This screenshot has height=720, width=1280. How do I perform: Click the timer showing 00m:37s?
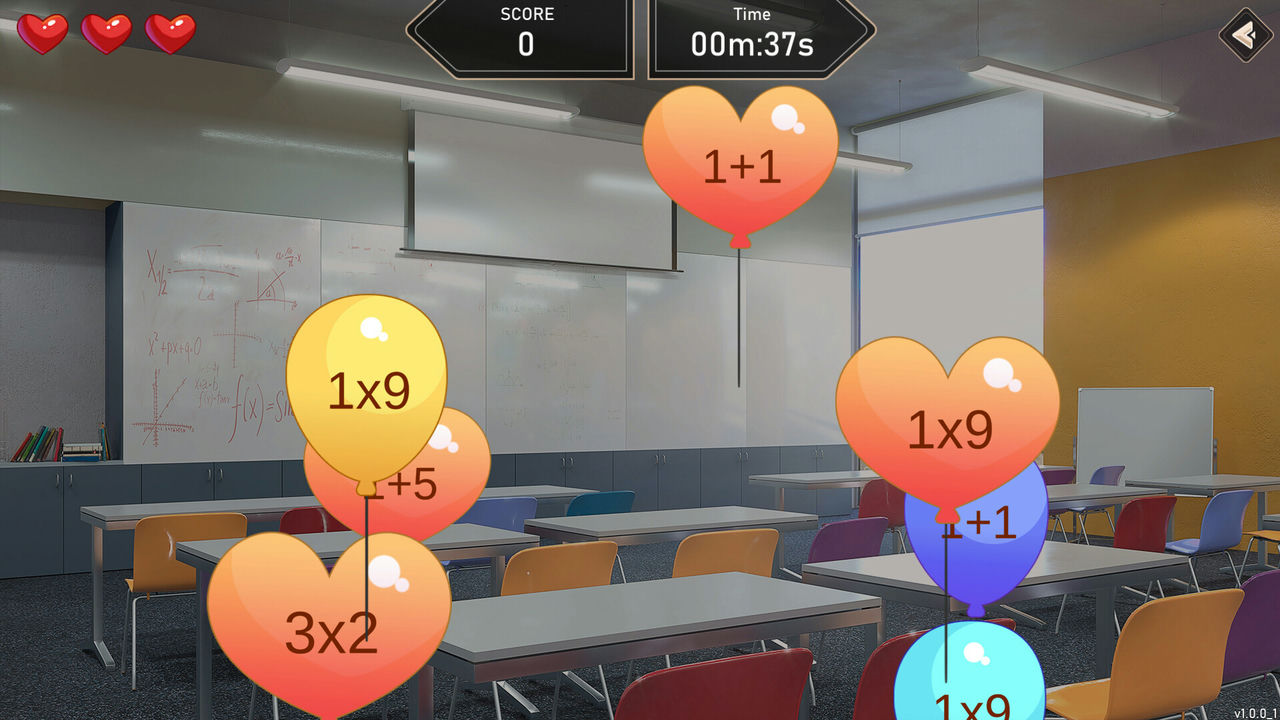[752, 44]
